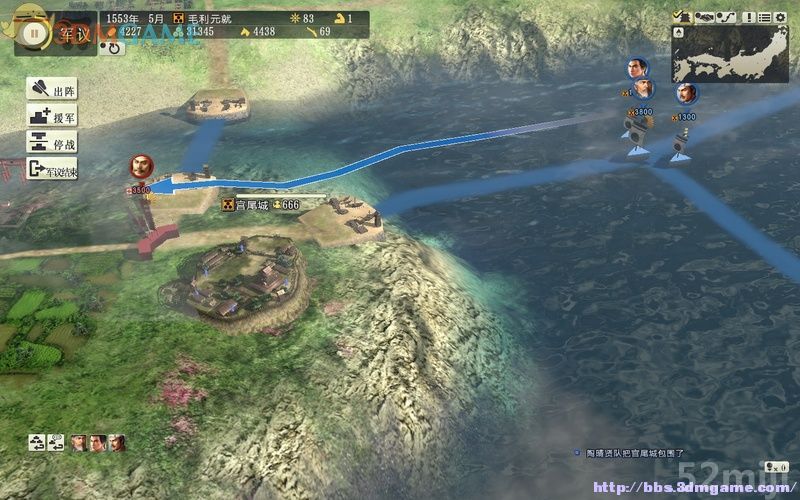
Task: Choose the 援军 (reinforcements) command
Action: (53, 117)
